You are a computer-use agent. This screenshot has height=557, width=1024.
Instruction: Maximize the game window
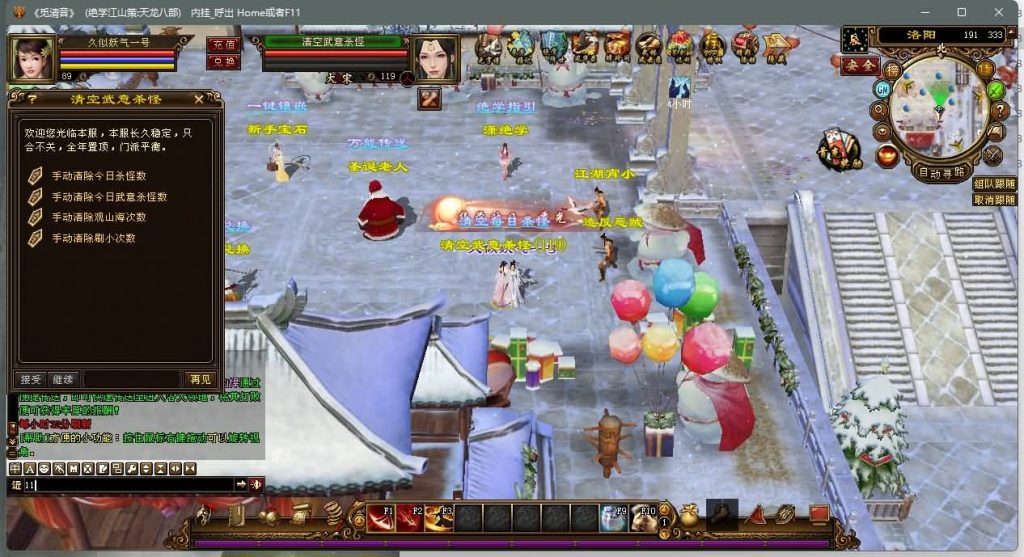tap(961, 11)
